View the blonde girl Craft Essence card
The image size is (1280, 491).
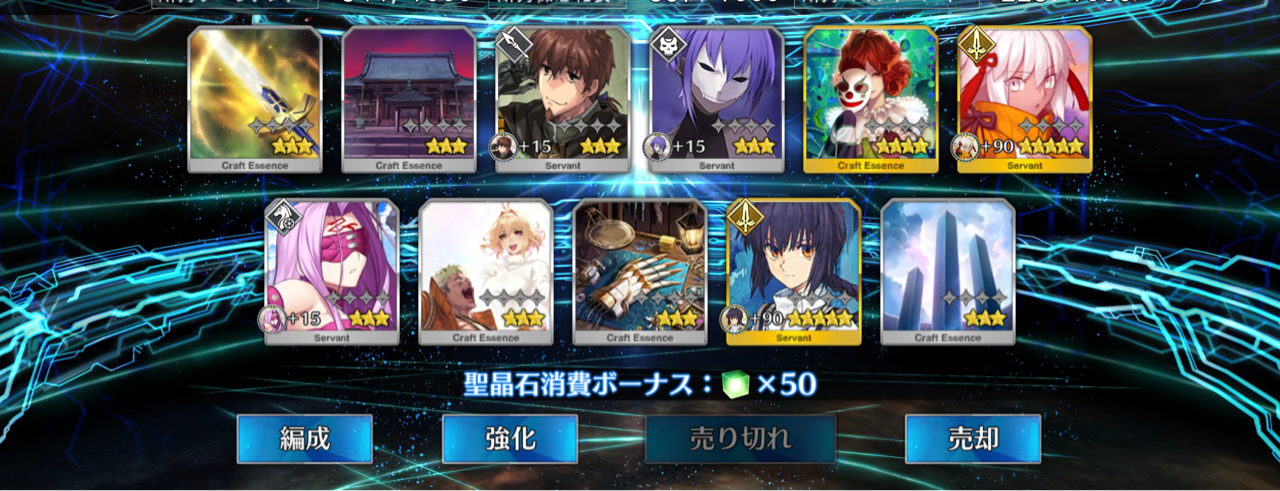(x=486, y=272)
